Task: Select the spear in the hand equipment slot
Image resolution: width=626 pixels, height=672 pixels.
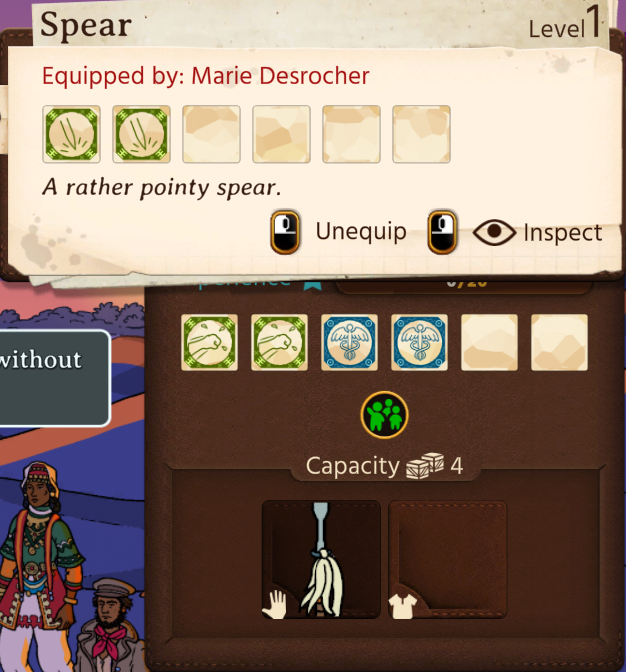Action: pos(321,559)
